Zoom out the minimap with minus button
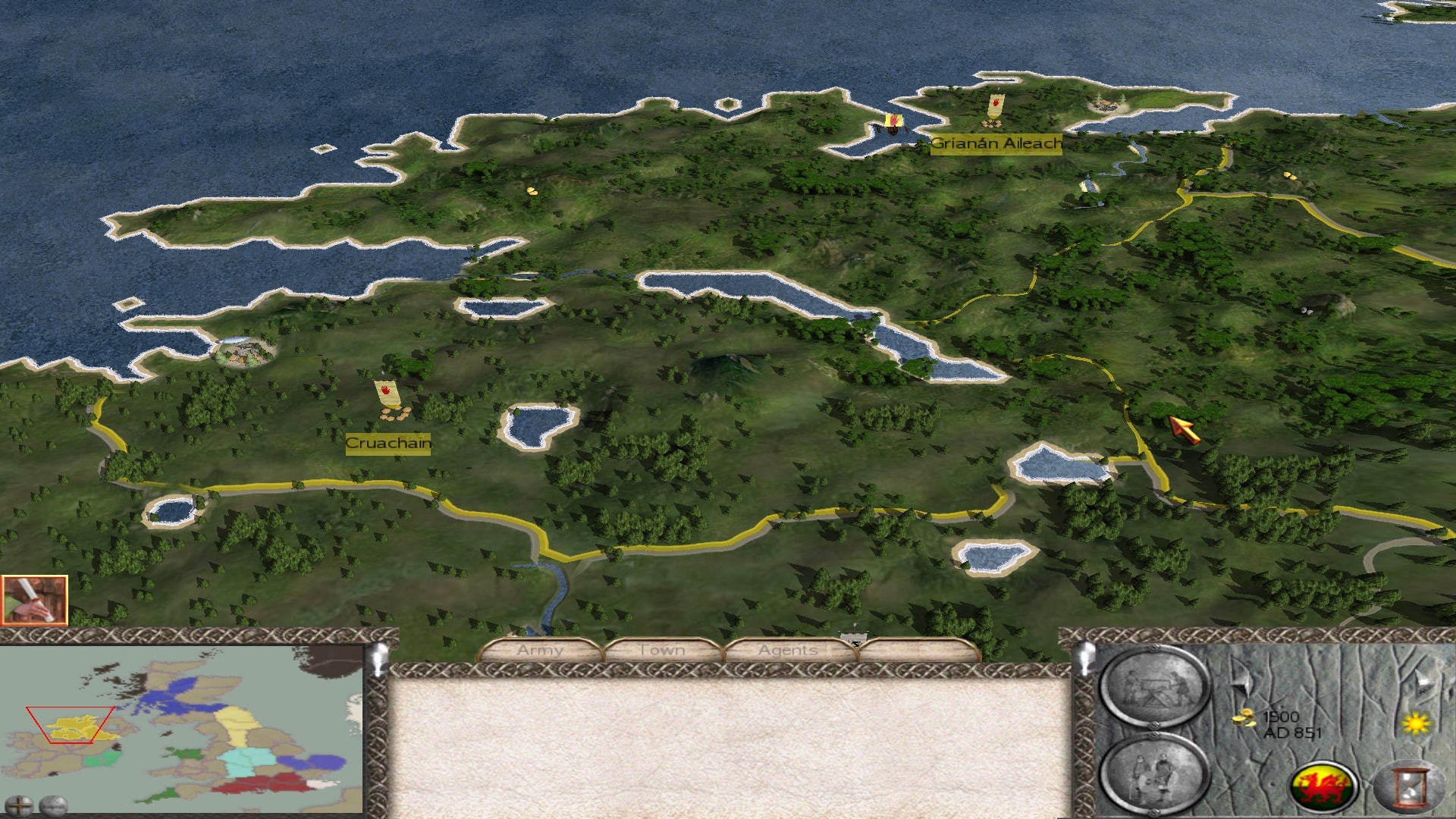1456x819 pixels. pyautogui.click(x=54, y=805)
